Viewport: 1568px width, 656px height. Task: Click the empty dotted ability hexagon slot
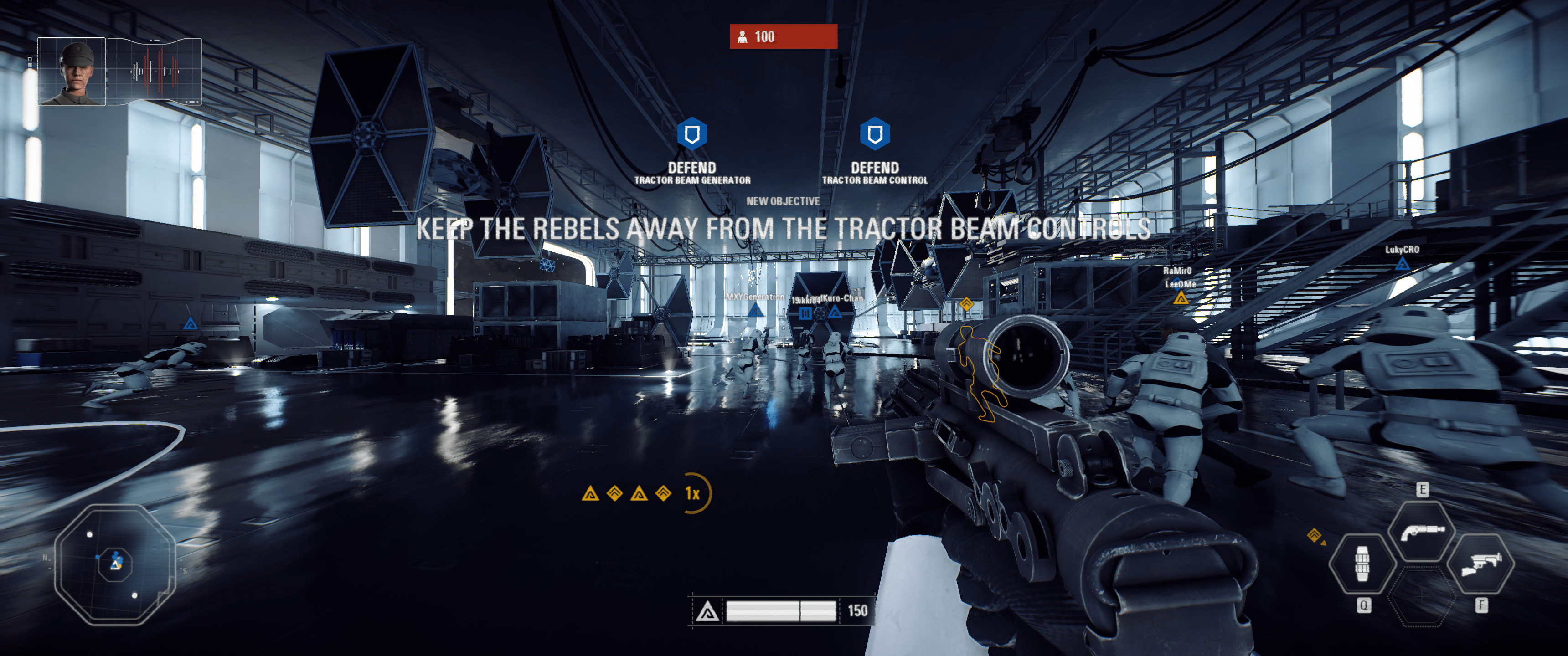1423,598
